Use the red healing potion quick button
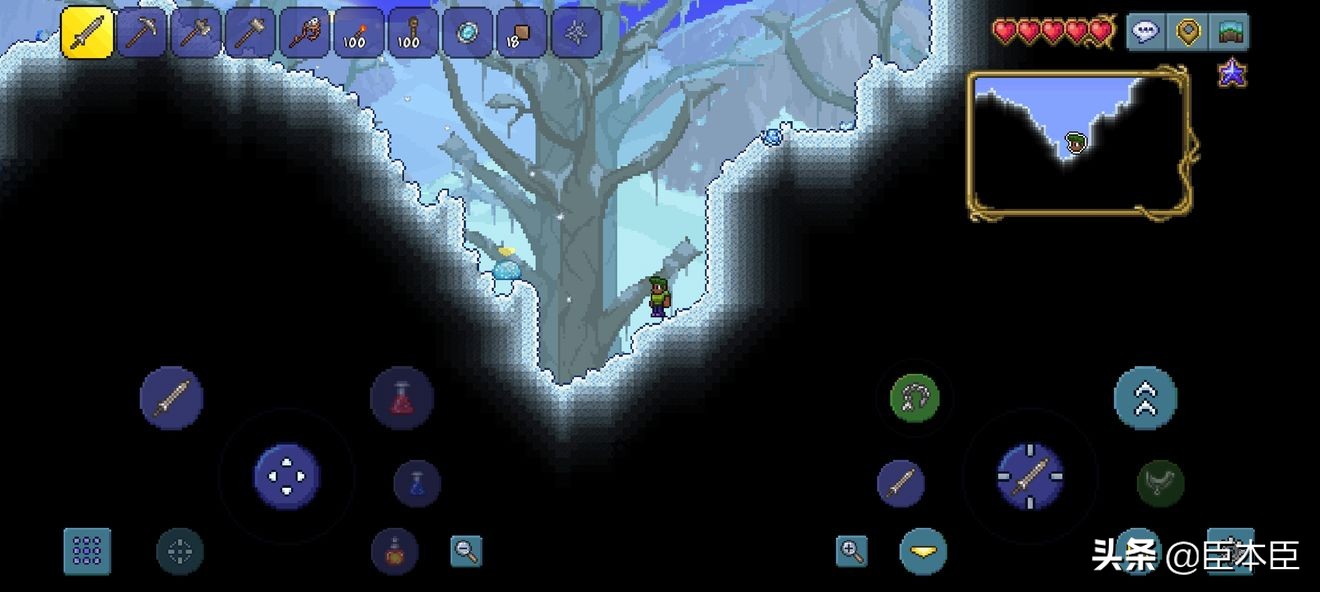1320x592 pixels. [x=401, y=398]
